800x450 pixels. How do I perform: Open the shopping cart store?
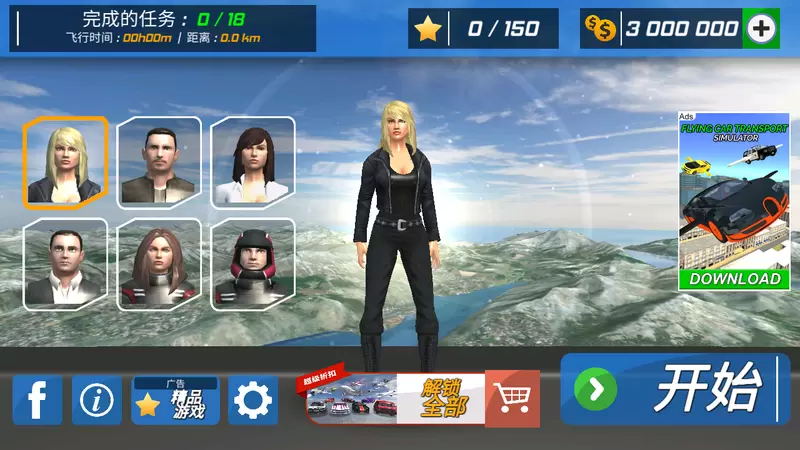point(512,398)
